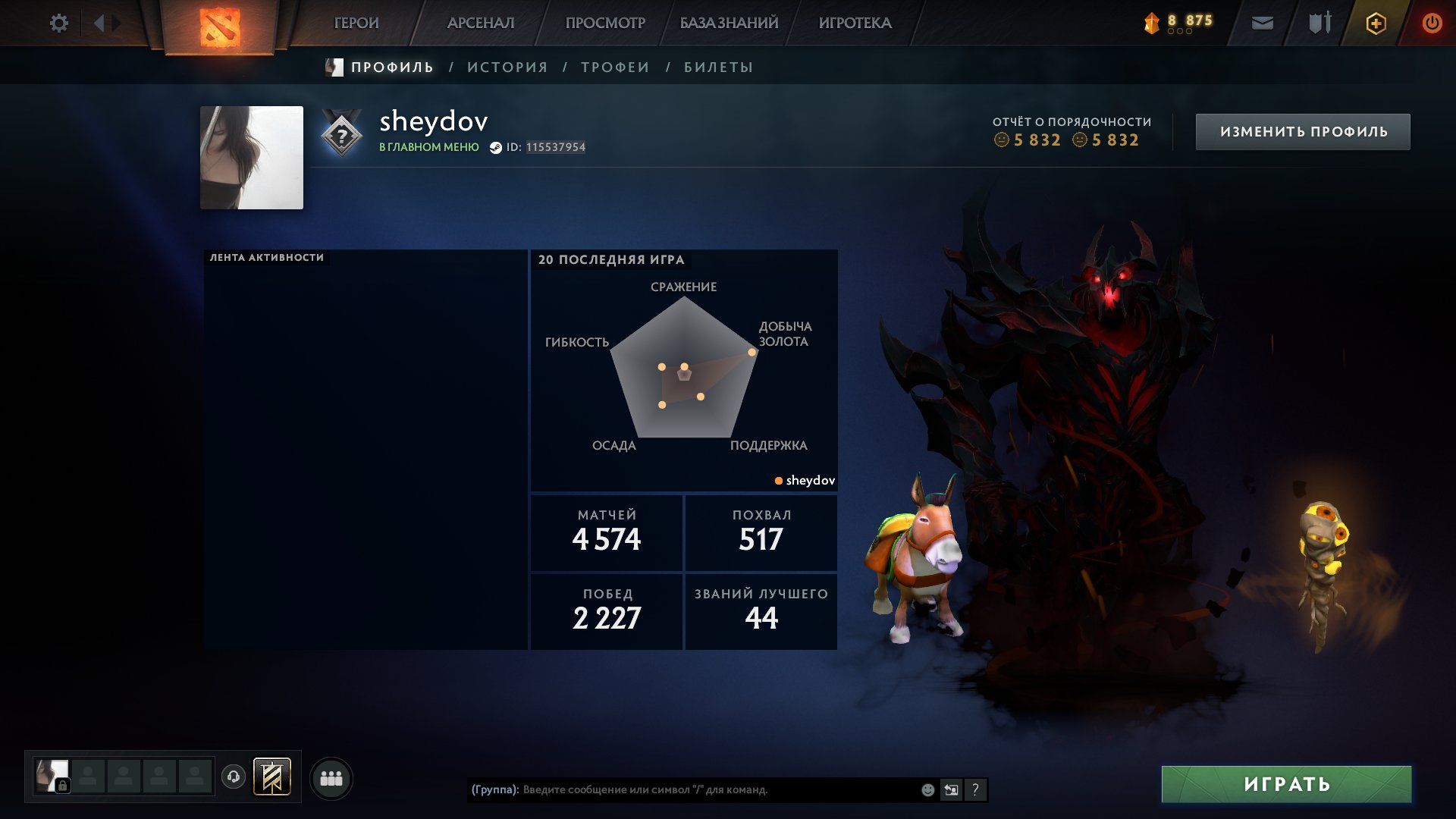
Task: Open the ГЕРОИ menu
Action: click(356, 24)
